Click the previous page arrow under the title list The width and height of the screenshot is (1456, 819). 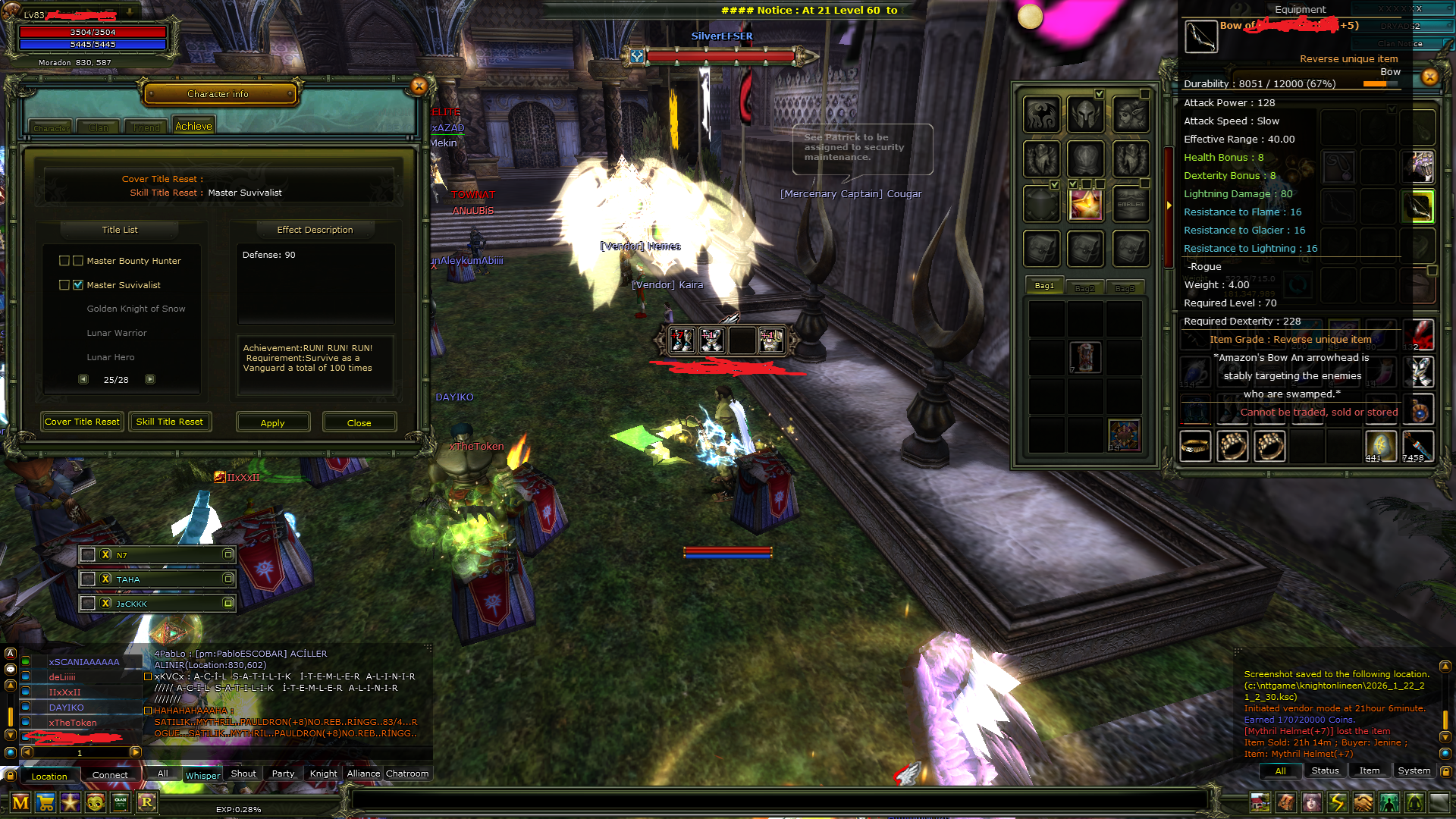click(x=84, y=378)
